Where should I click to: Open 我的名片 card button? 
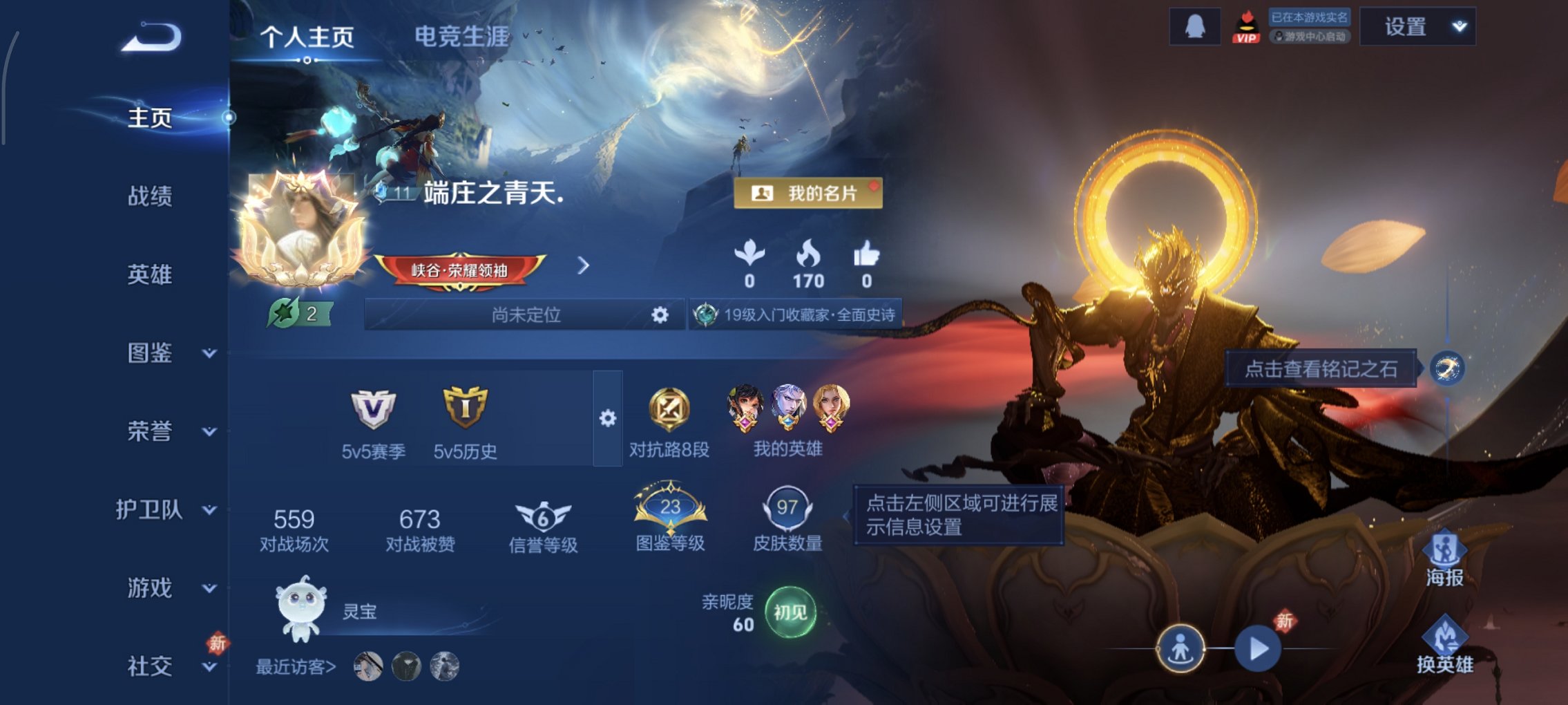807,194
